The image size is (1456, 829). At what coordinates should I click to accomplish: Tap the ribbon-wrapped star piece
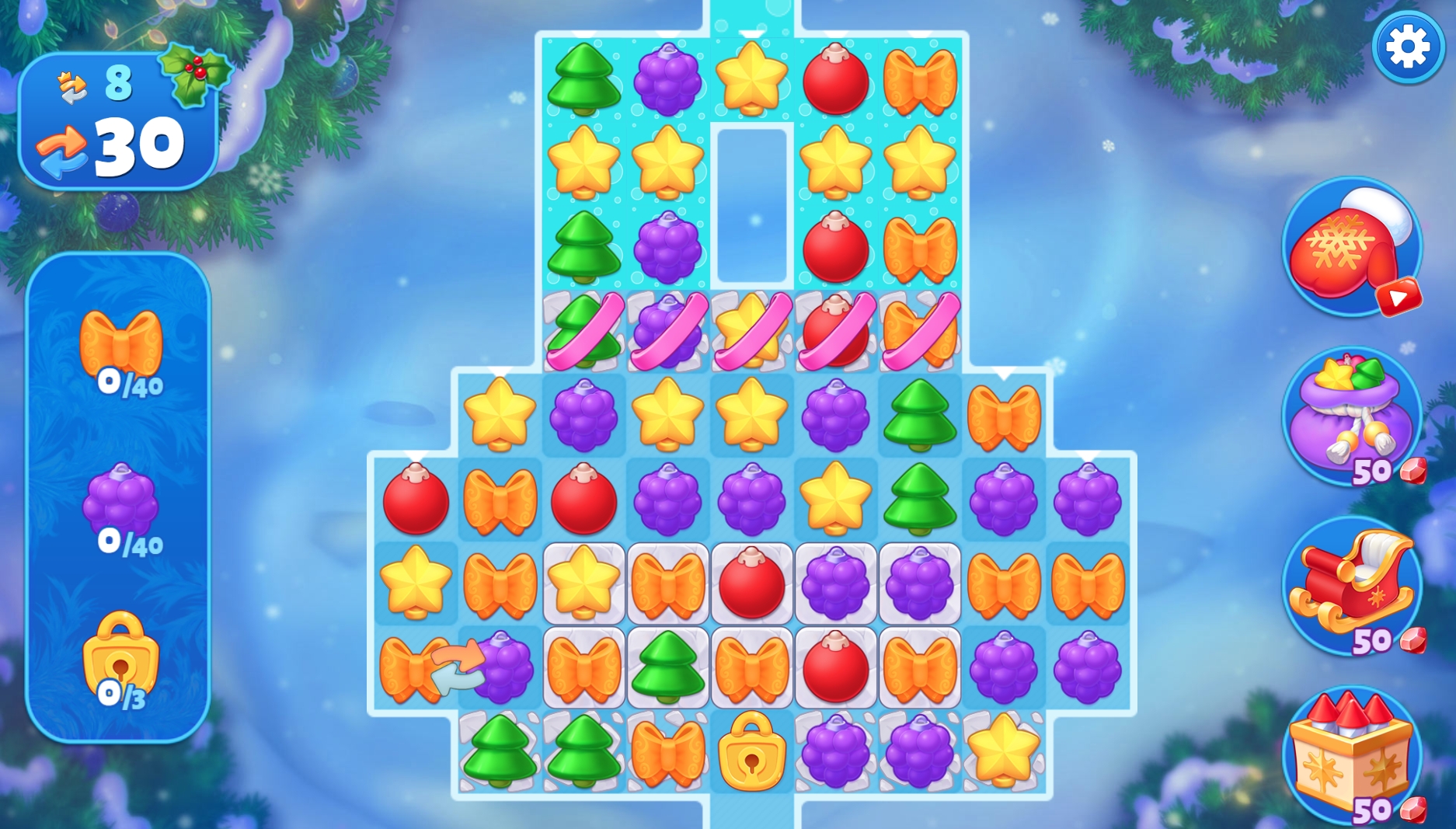750,330
